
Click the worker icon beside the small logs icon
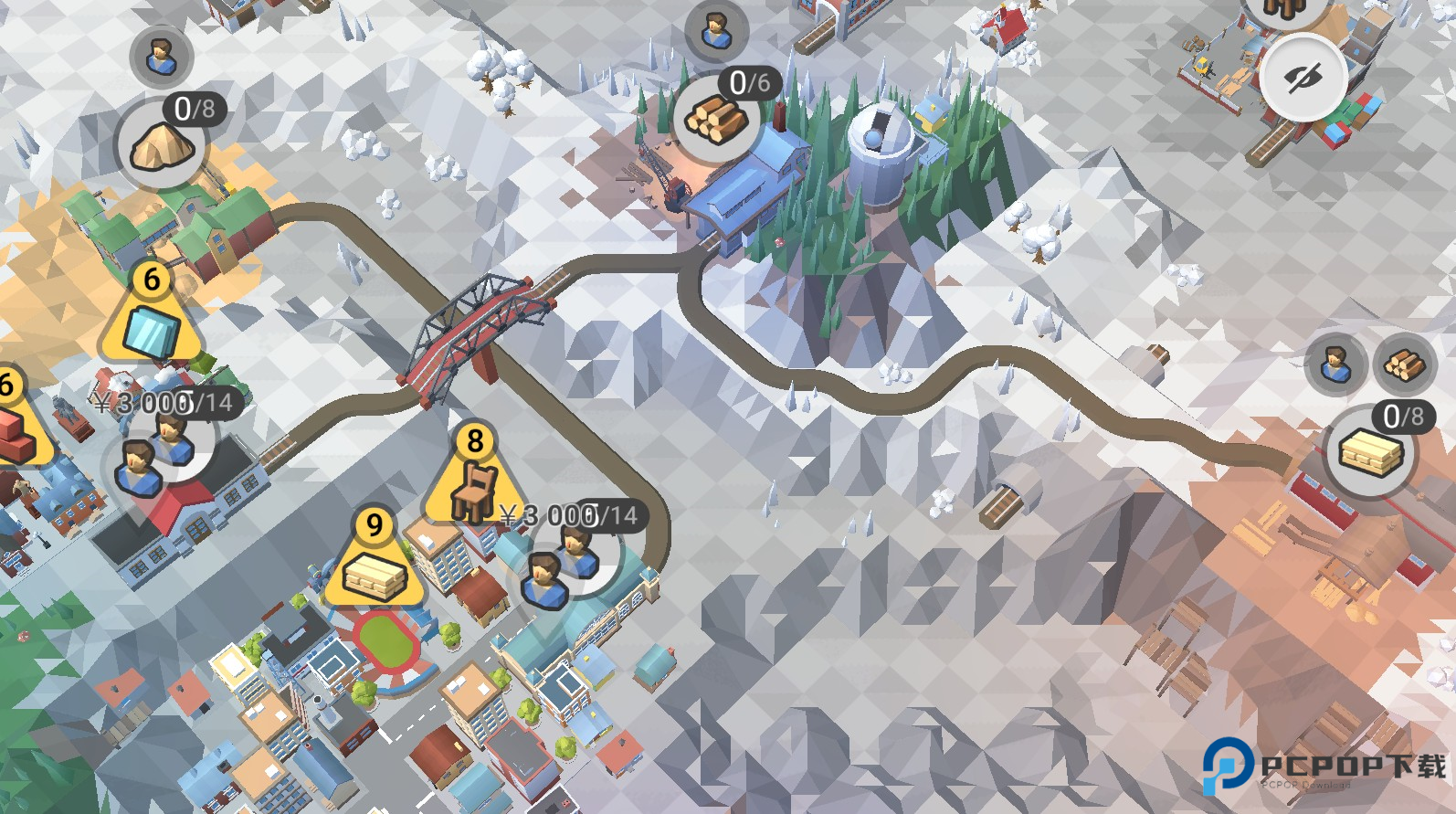(1335, 365)
